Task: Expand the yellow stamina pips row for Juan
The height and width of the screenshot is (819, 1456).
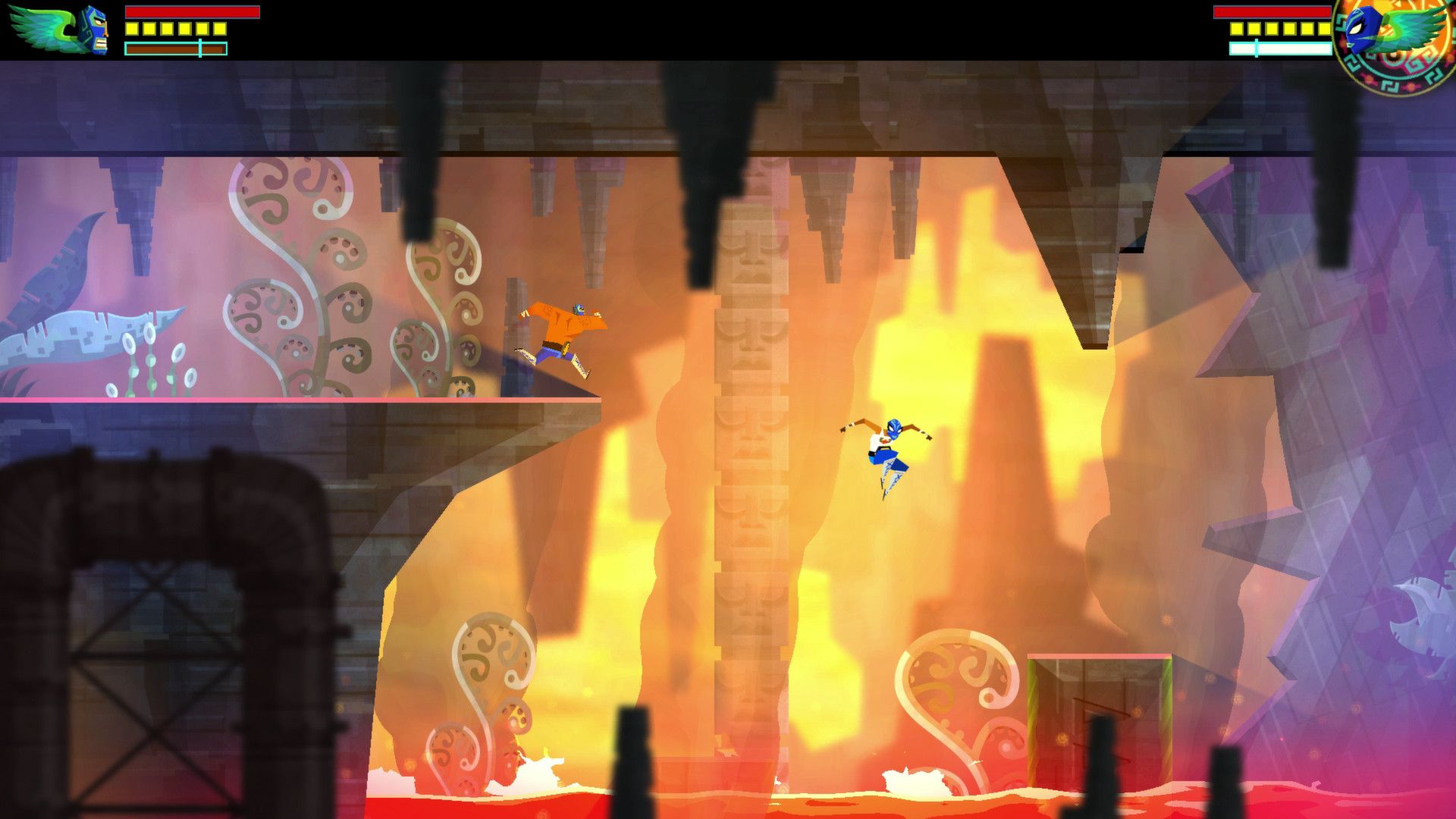Action: click(174, 30)
